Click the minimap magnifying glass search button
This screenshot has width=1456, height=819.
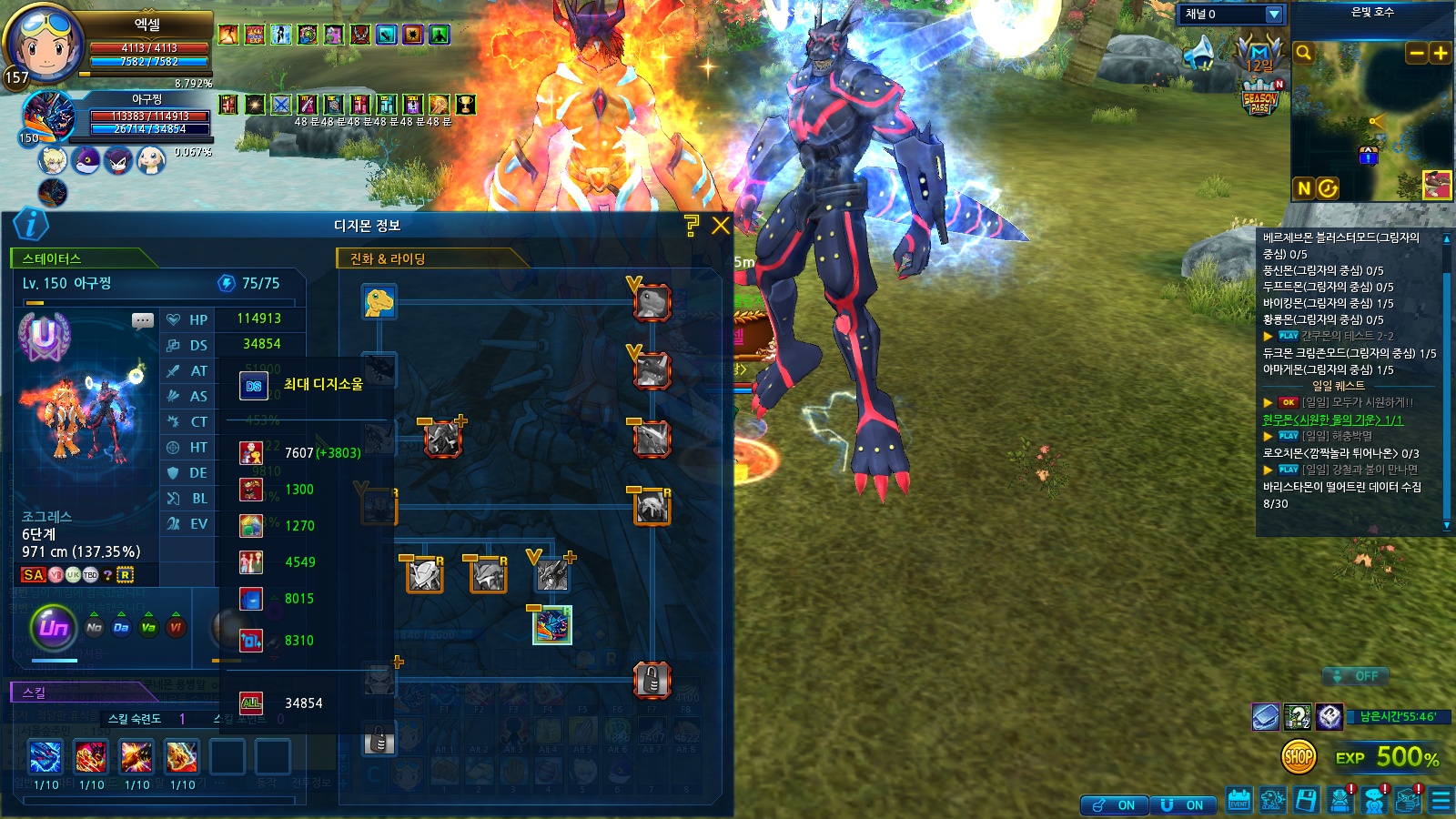point(1304,53)
